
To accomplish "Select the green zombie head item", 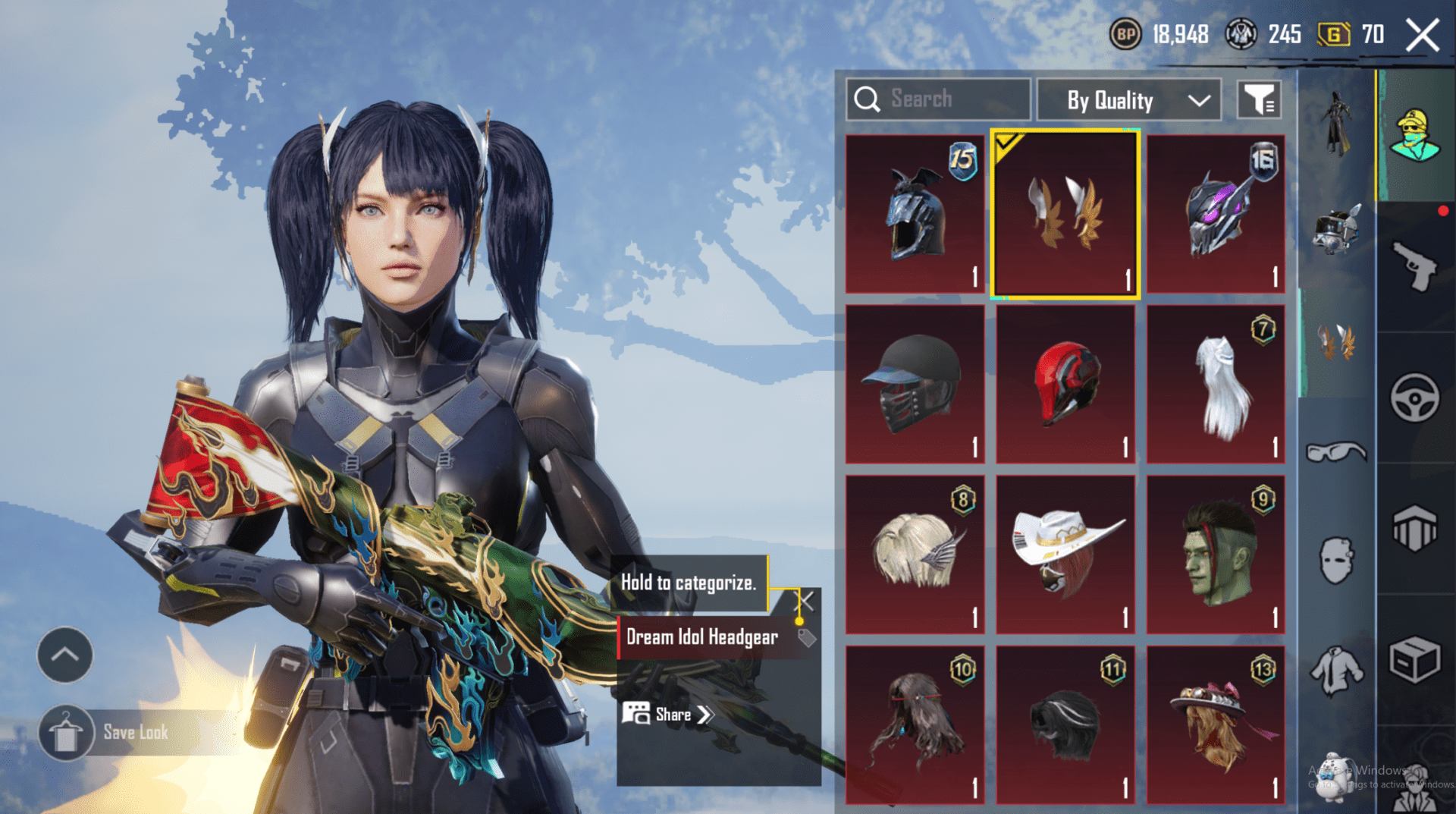I will coord(1216,554).
